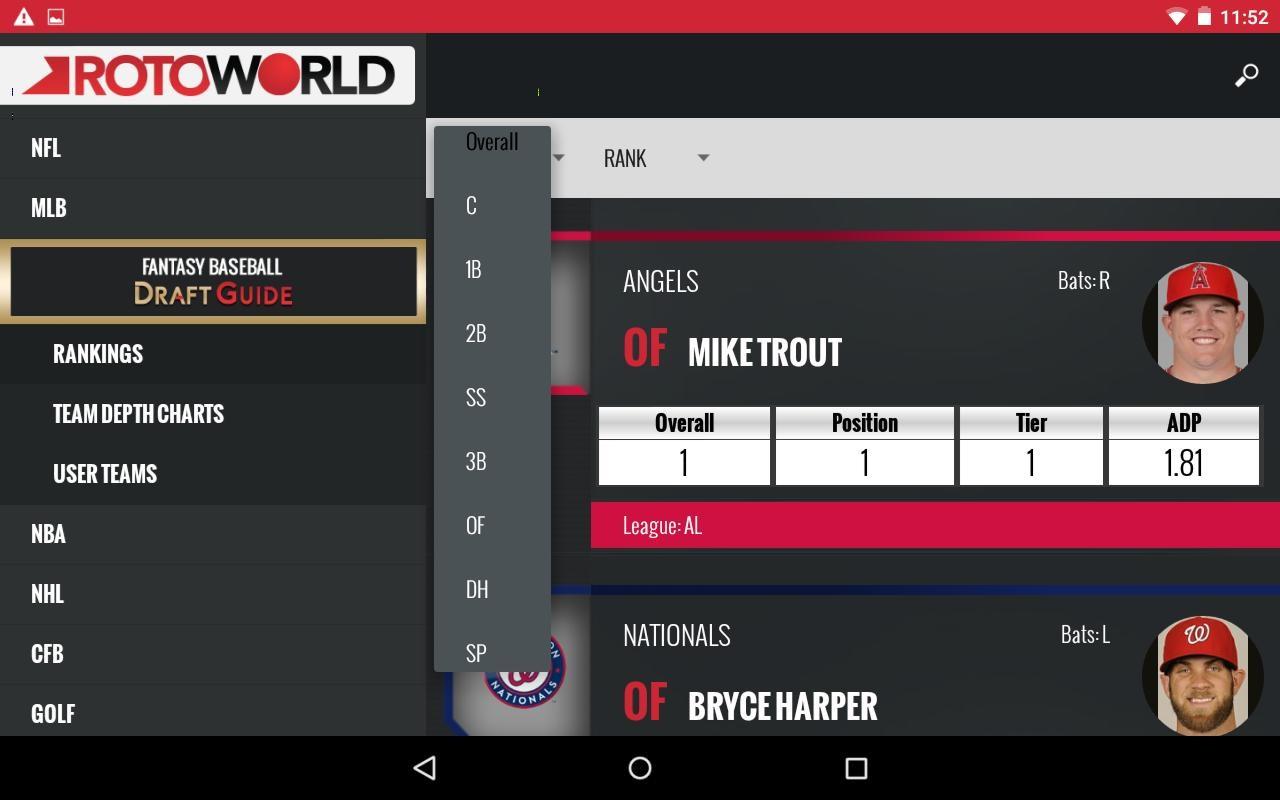
Task: Open the RANK sort dropdown
Action: click(655, 158)
